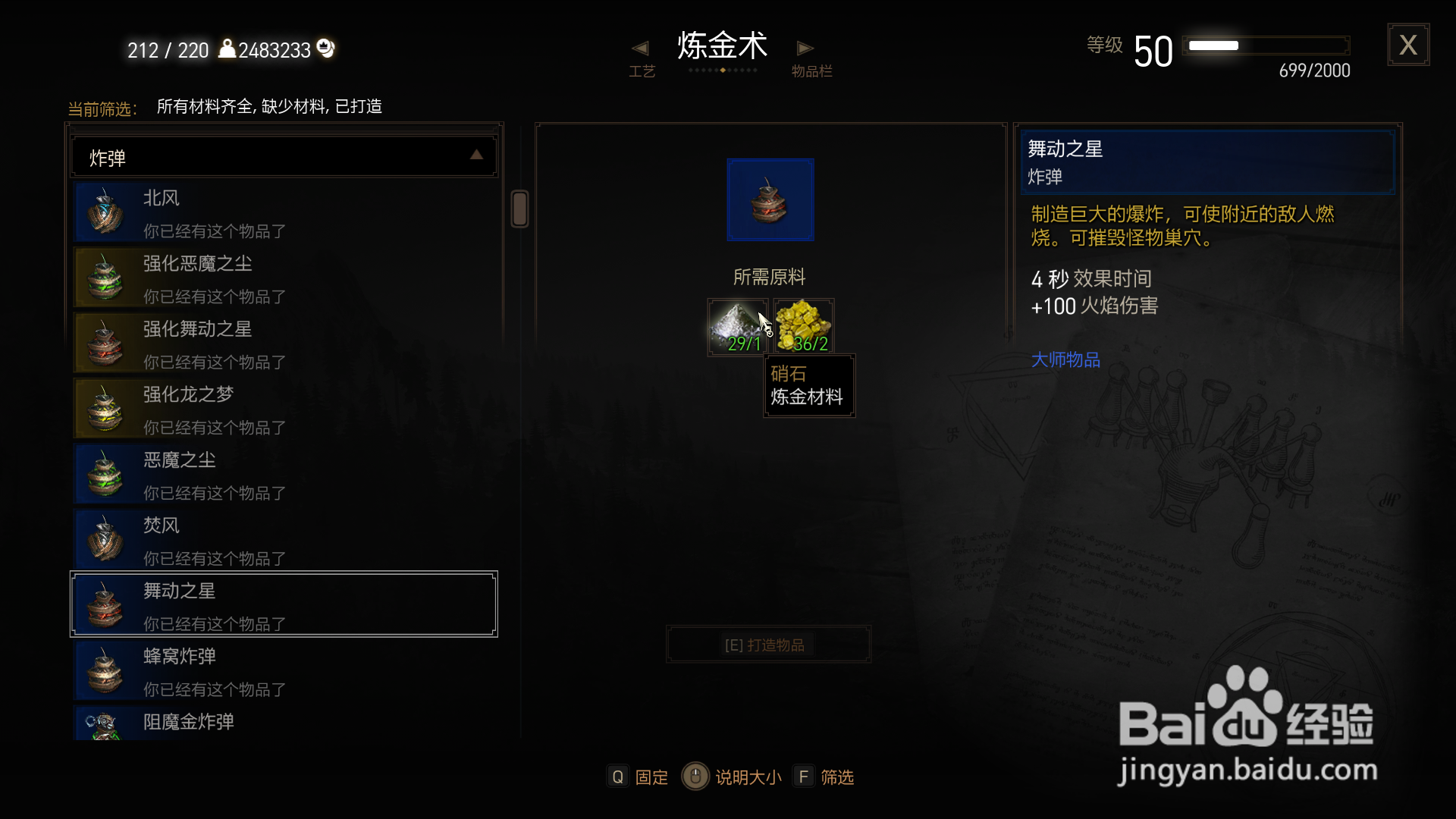Viewport: 1456px width, 819px height.
Task: Click the 硝石 ingredient icon showing 29/1
Action: [x=737, y=325]
